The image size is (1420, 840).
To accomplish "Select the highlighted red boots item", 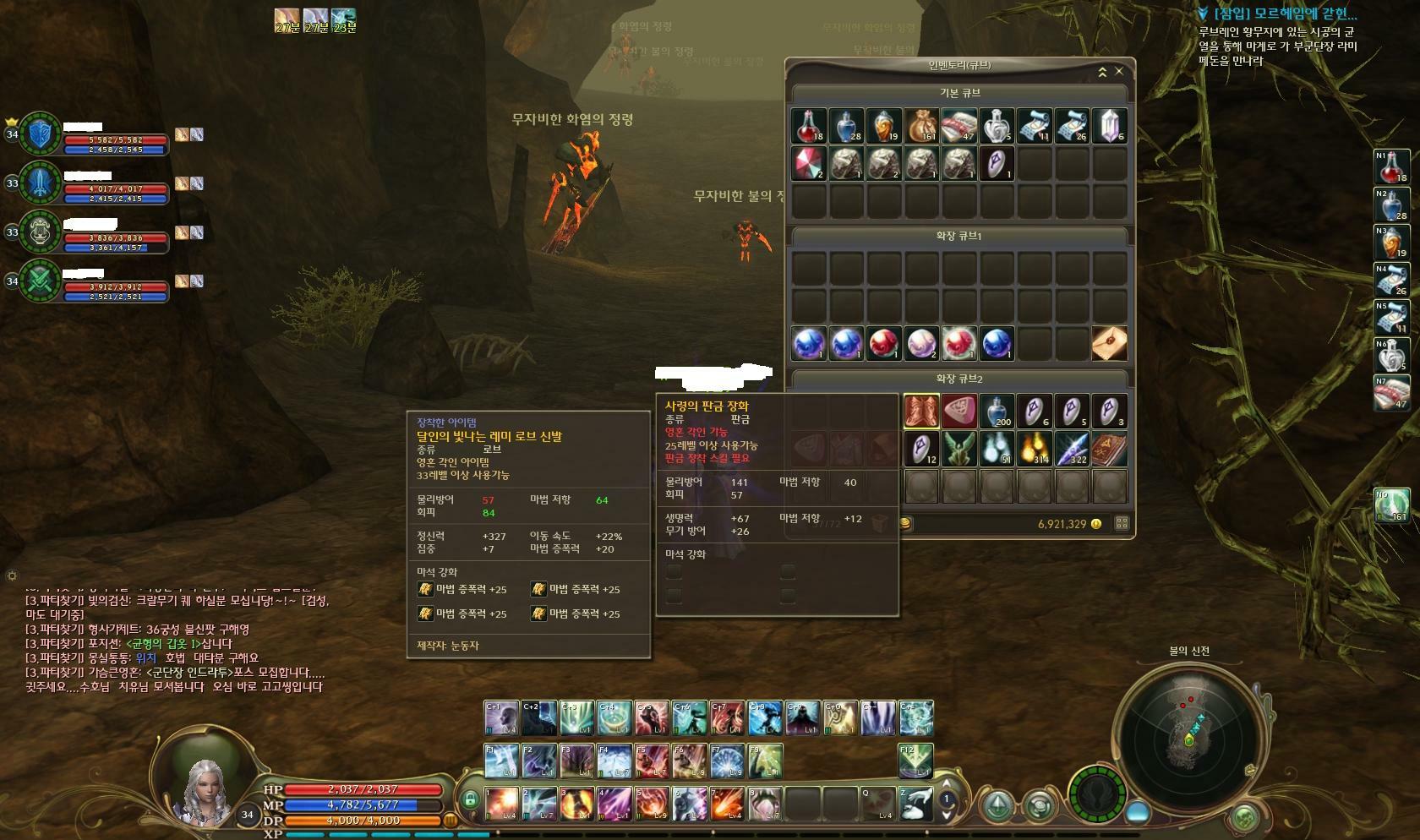I will point(922,412).
